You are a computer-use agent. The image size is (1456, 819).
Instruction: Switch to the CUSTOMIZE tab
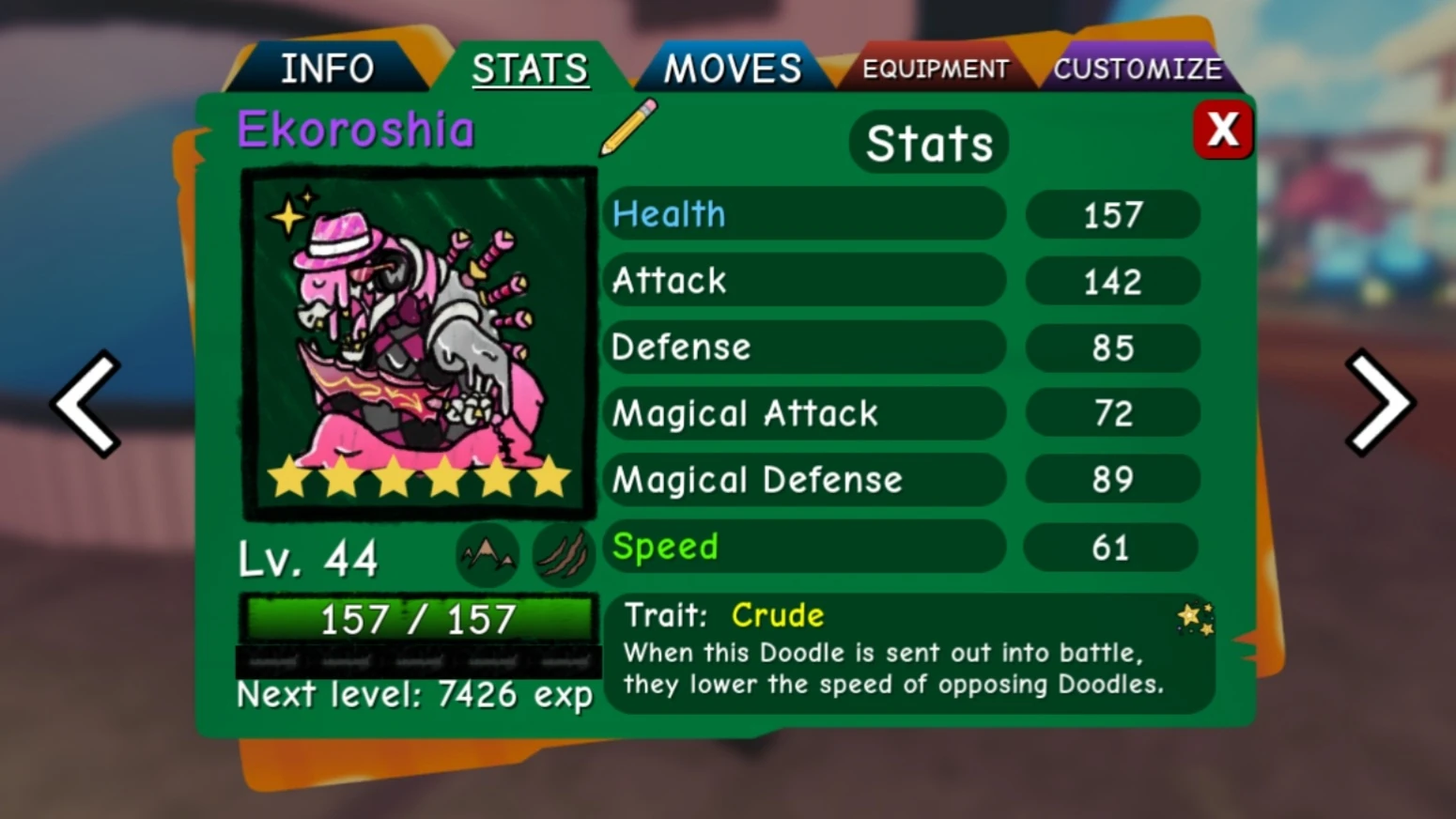coord(1138,68)
